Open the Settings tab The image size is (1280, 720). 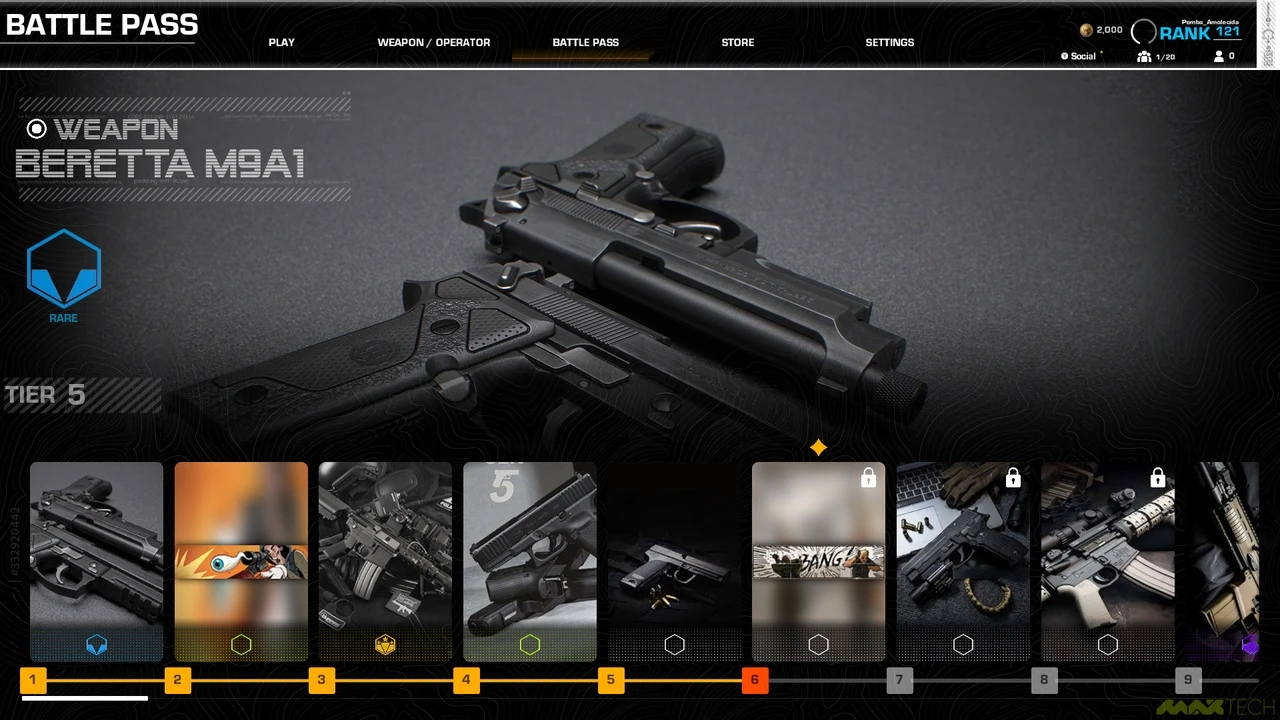[x=890, y=43]
